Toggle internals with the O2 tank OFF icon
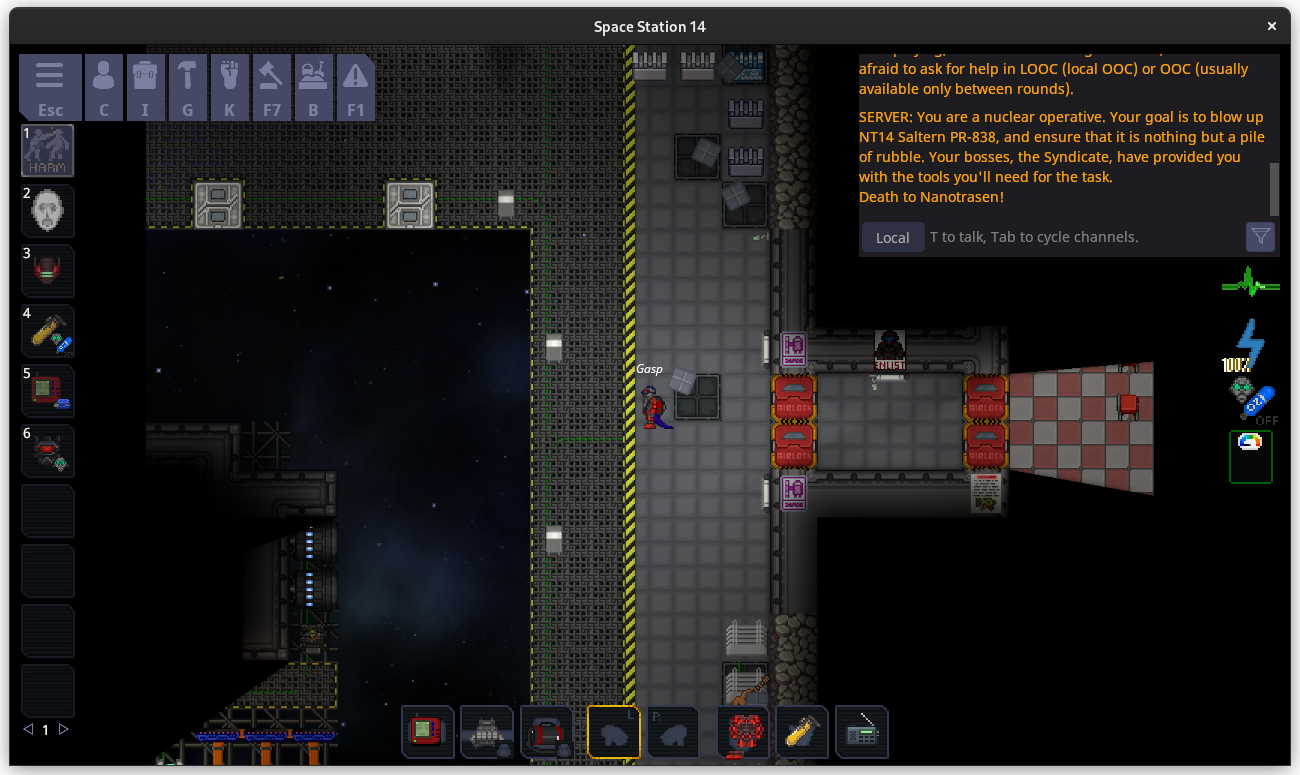The image size is (1300, 775). tap(1251, 400)
